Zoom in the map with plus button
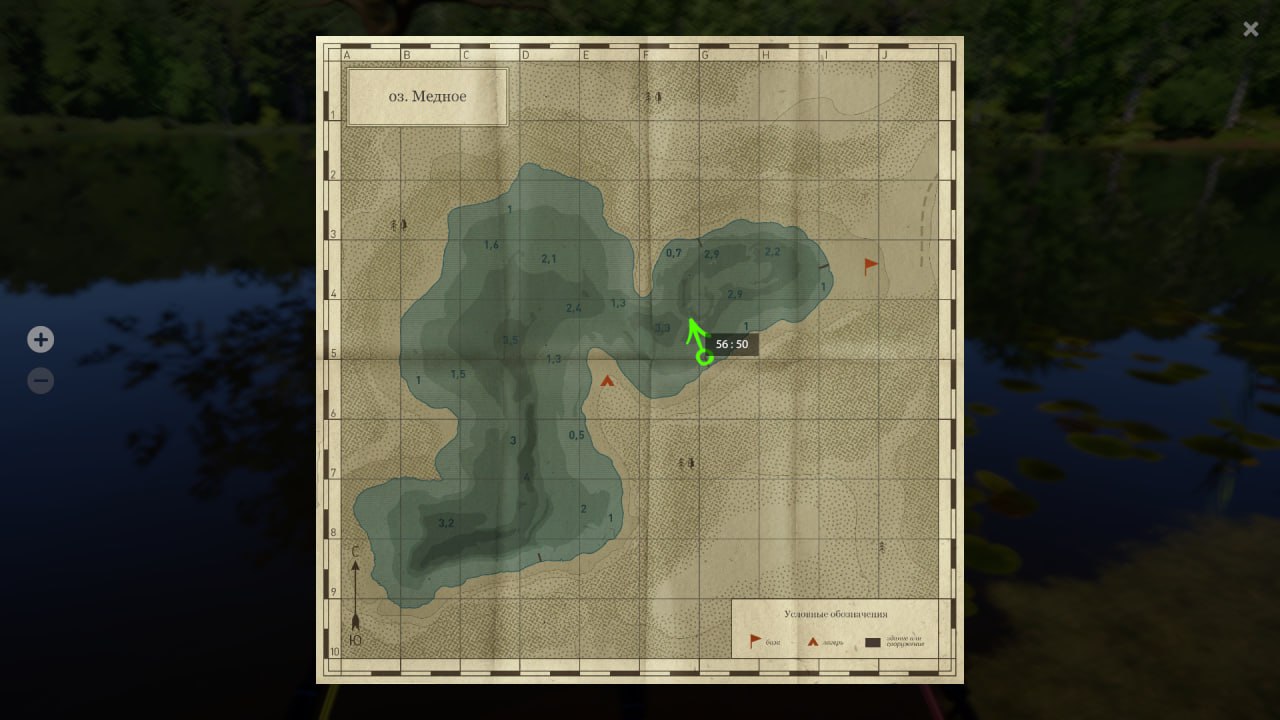The height and width of the screenshot is (720, 1280). click(40, 340)
